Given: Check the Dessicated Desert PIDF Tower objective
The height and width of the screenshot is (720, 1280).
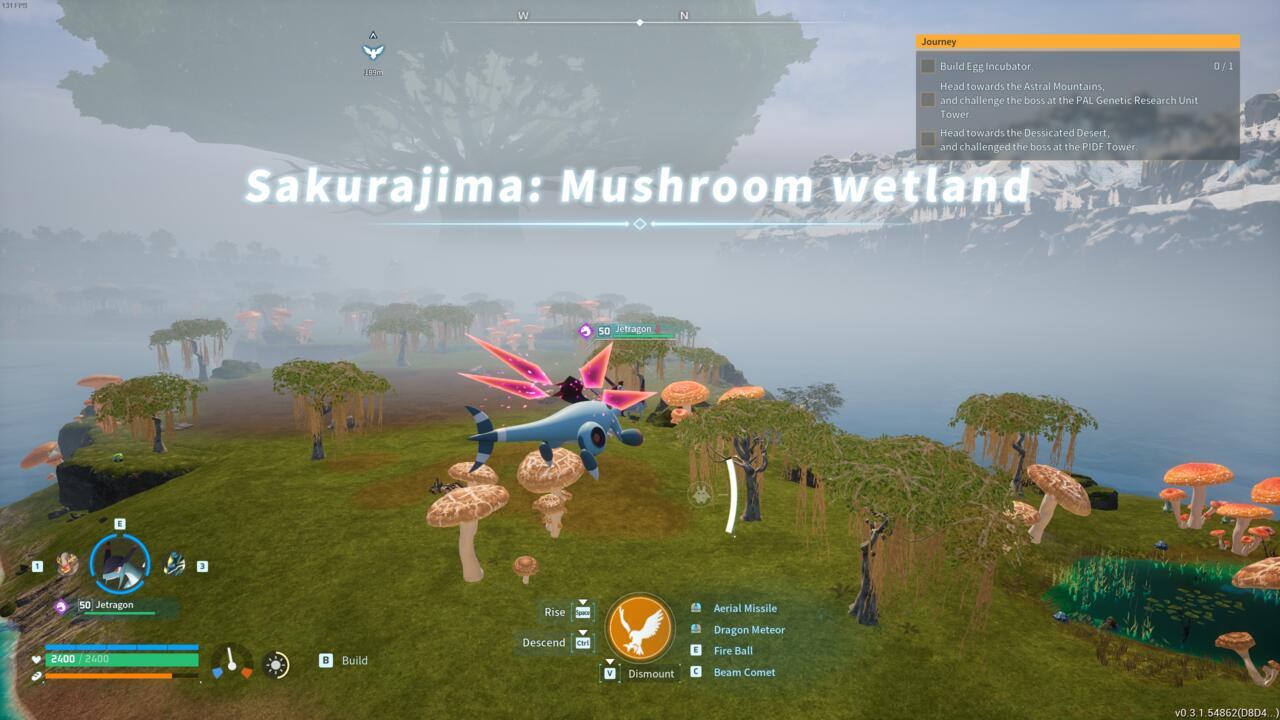Looking at the screenshot, I should tap(925, 139).
